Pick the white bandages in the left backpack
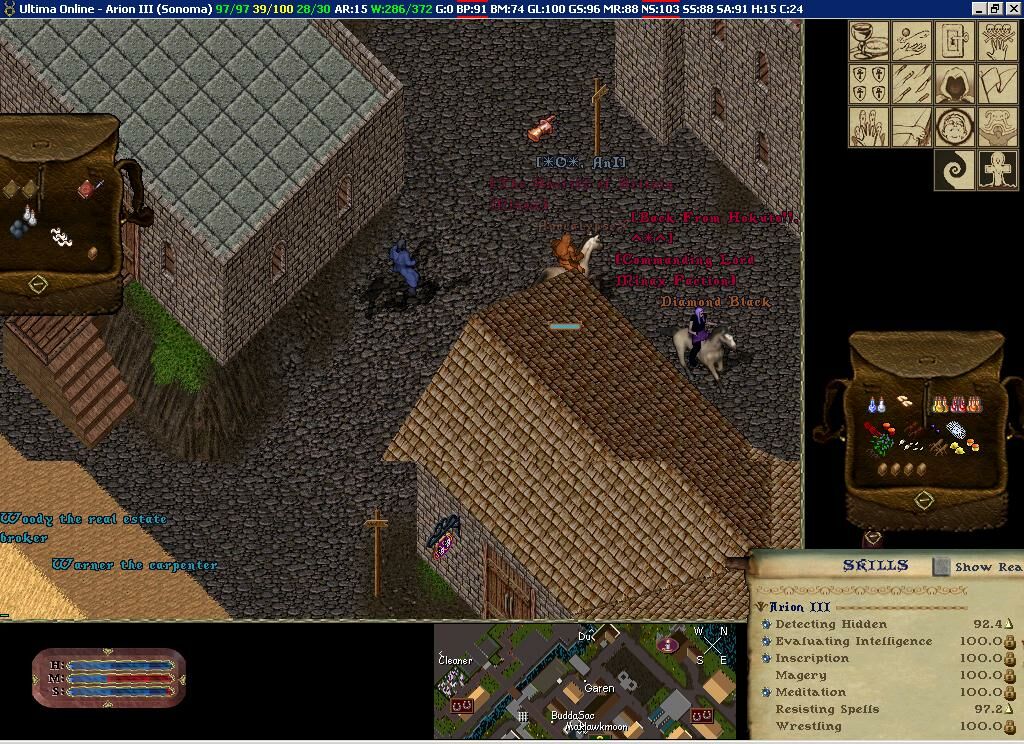Screen dimensions: 1024x744 pos(62,237)
